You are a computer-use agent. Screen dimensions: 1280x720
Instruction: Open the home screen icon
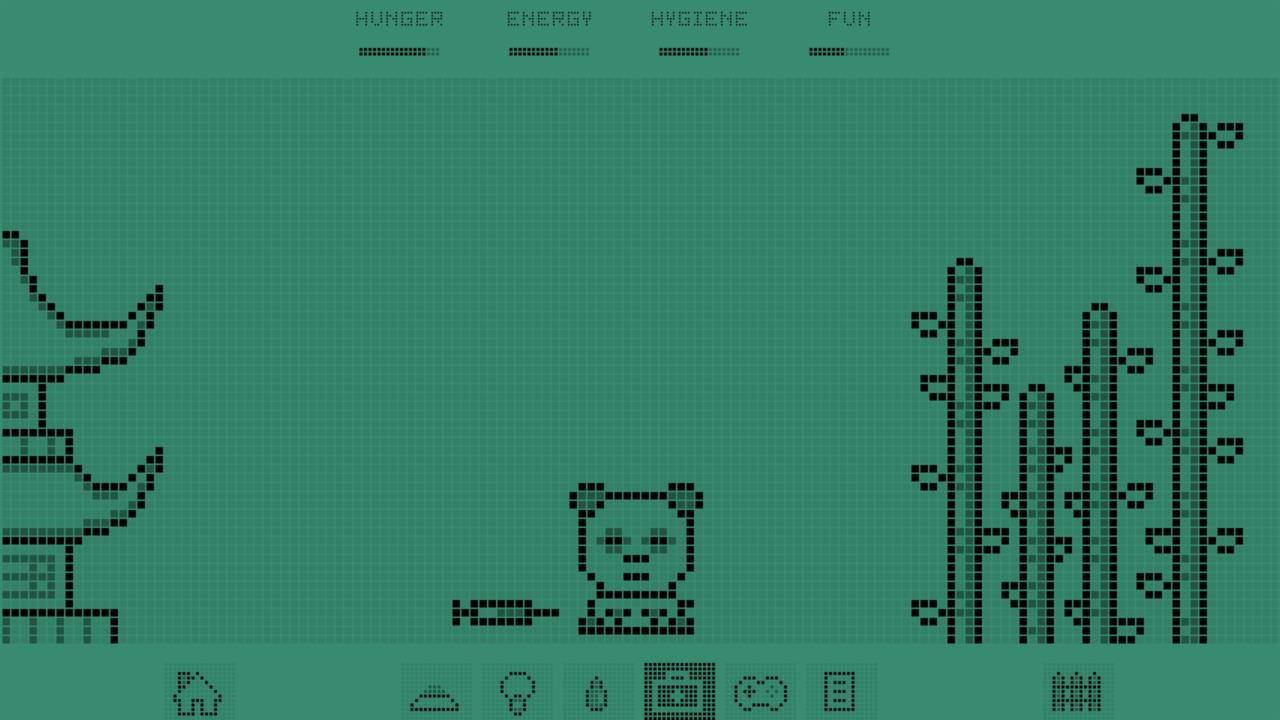point(200,690)
